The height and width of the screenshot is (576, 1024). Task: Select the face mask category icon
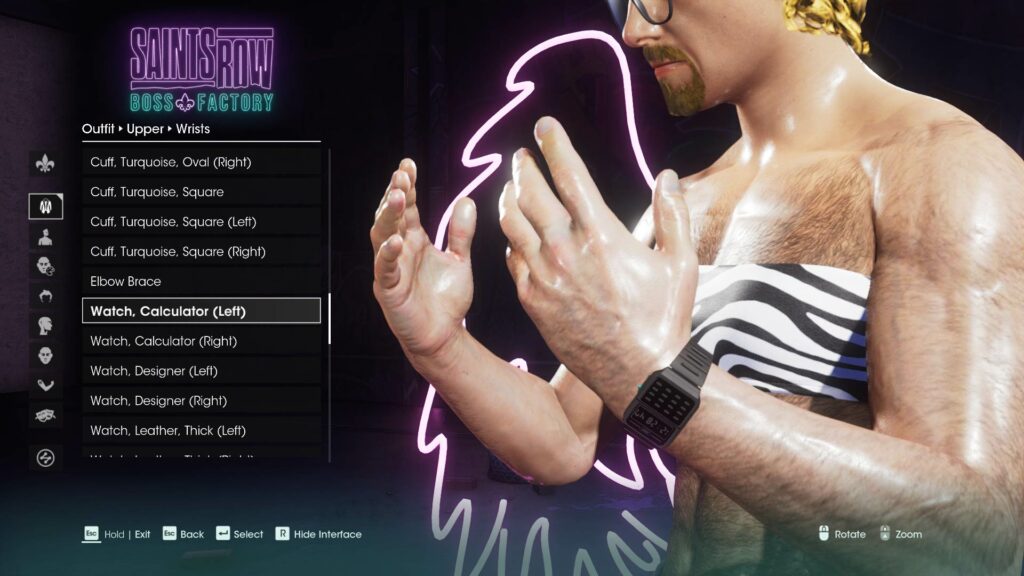pyautogui.click(x=45, y=355)
